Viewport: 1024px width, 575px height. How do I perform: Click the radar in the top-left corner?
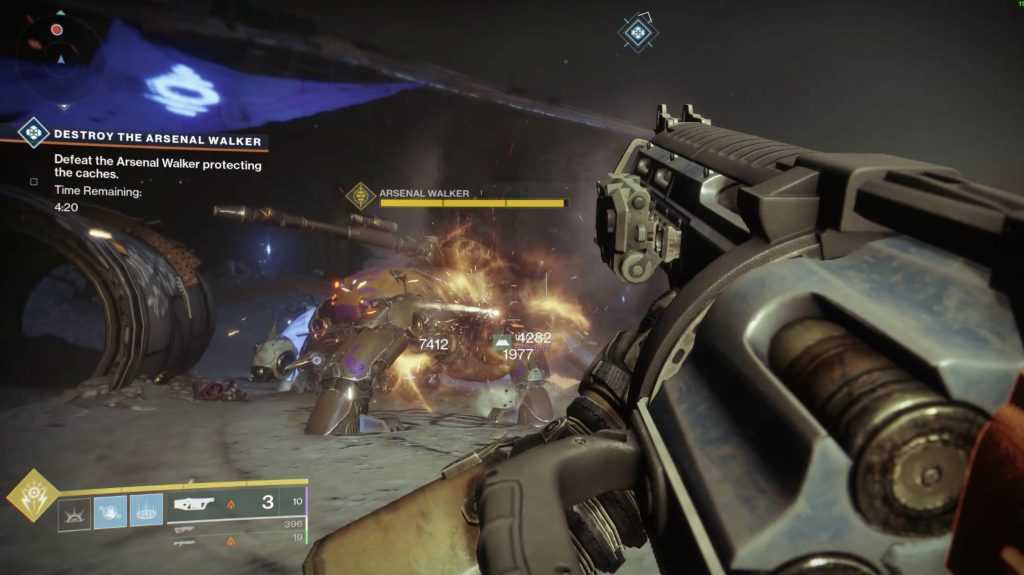(x=57, y=45)
